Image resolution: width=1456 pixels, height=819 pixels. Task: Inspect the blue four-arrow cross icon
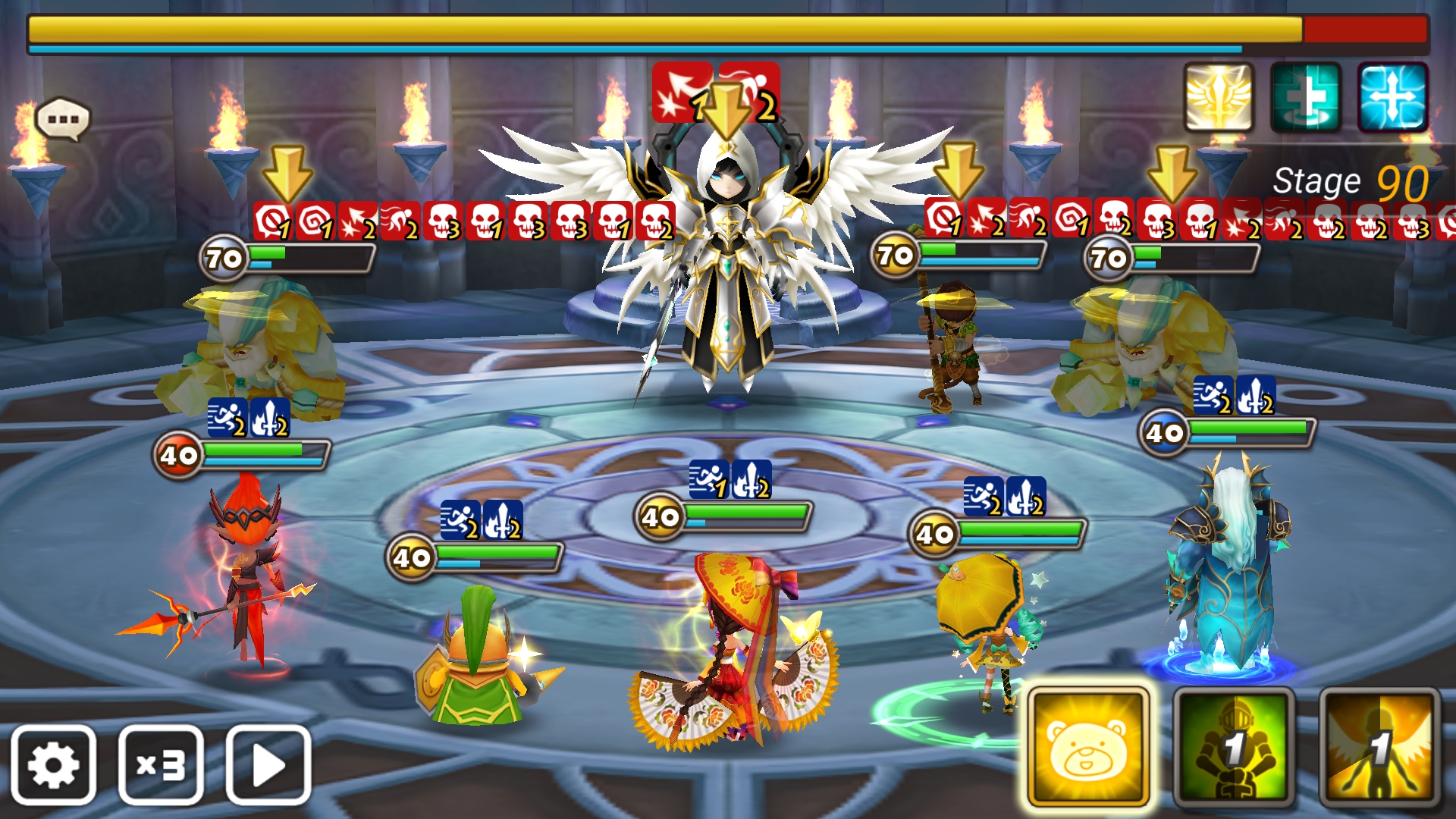pos(1393,98)
